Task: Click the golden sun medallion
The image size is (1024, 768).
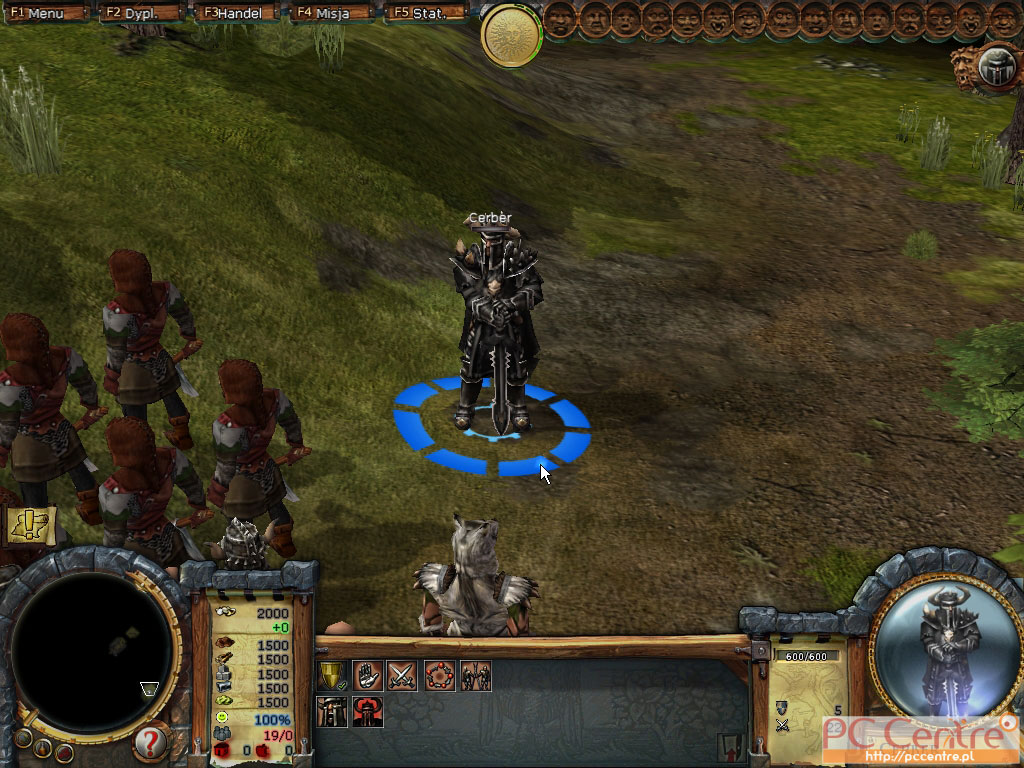Action: [511, 35]
